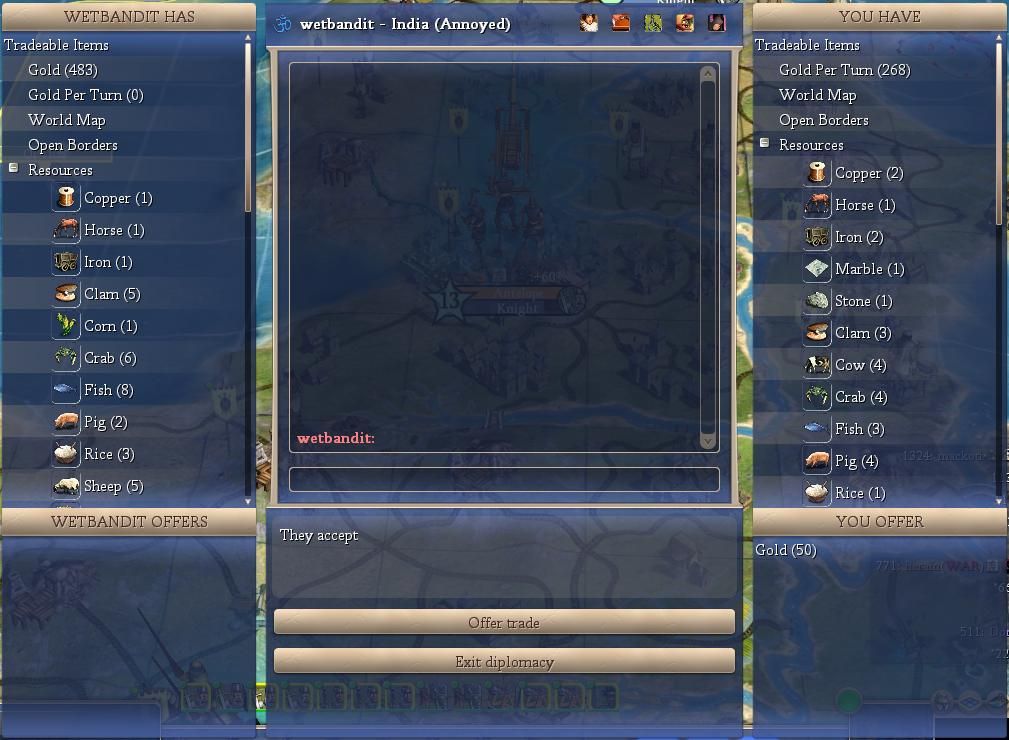Remove Gold (50) from your offer
Image resolution: width=1009 pixels, height=740 pixels.
click(786, 550)
